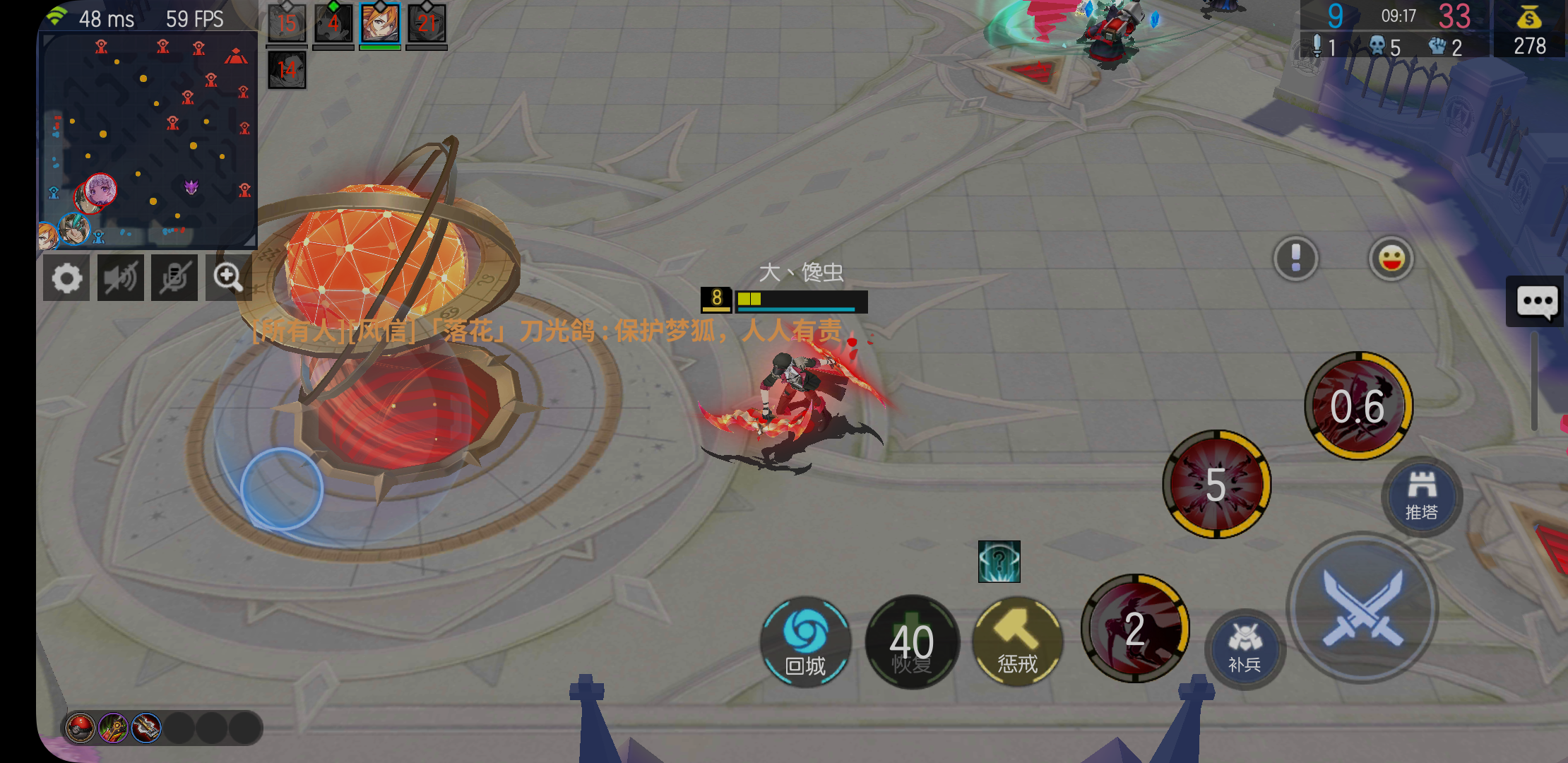1568x763 pixels.
Task: Zoom the minimap with the magnifier
Action: (228, 277)
